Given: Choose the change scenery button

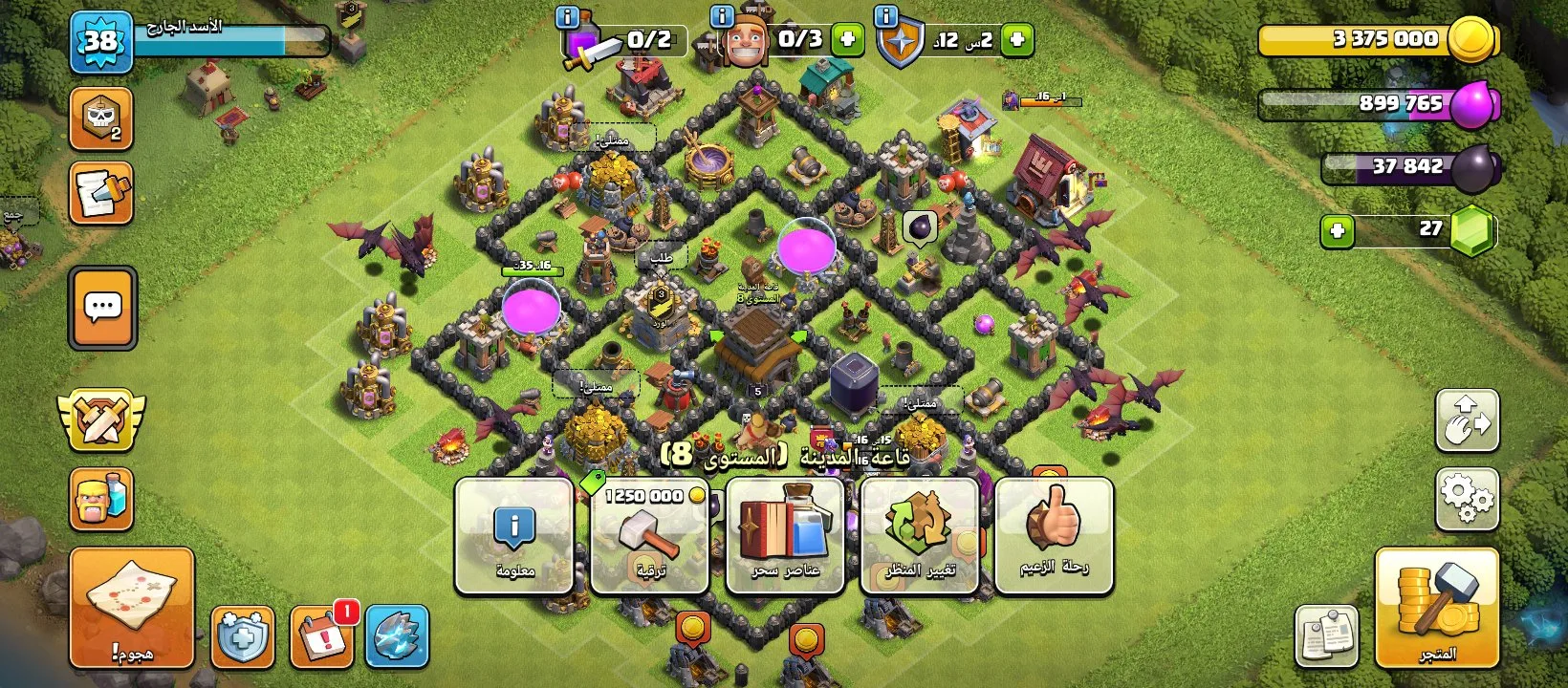Looking at the screenshot, I should (920, 536).
